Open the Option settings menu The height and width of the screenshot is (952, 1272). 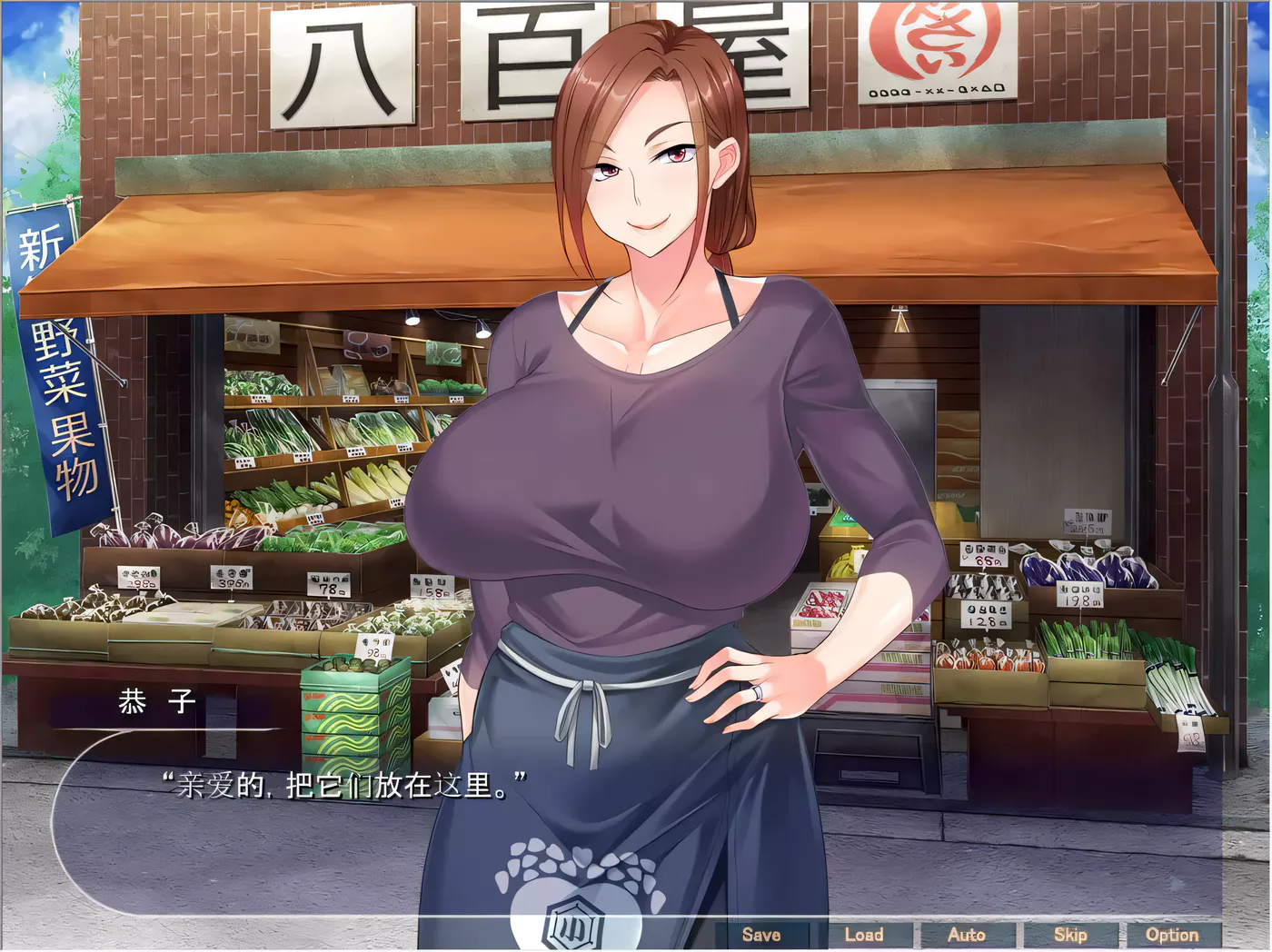[1173, 934]
